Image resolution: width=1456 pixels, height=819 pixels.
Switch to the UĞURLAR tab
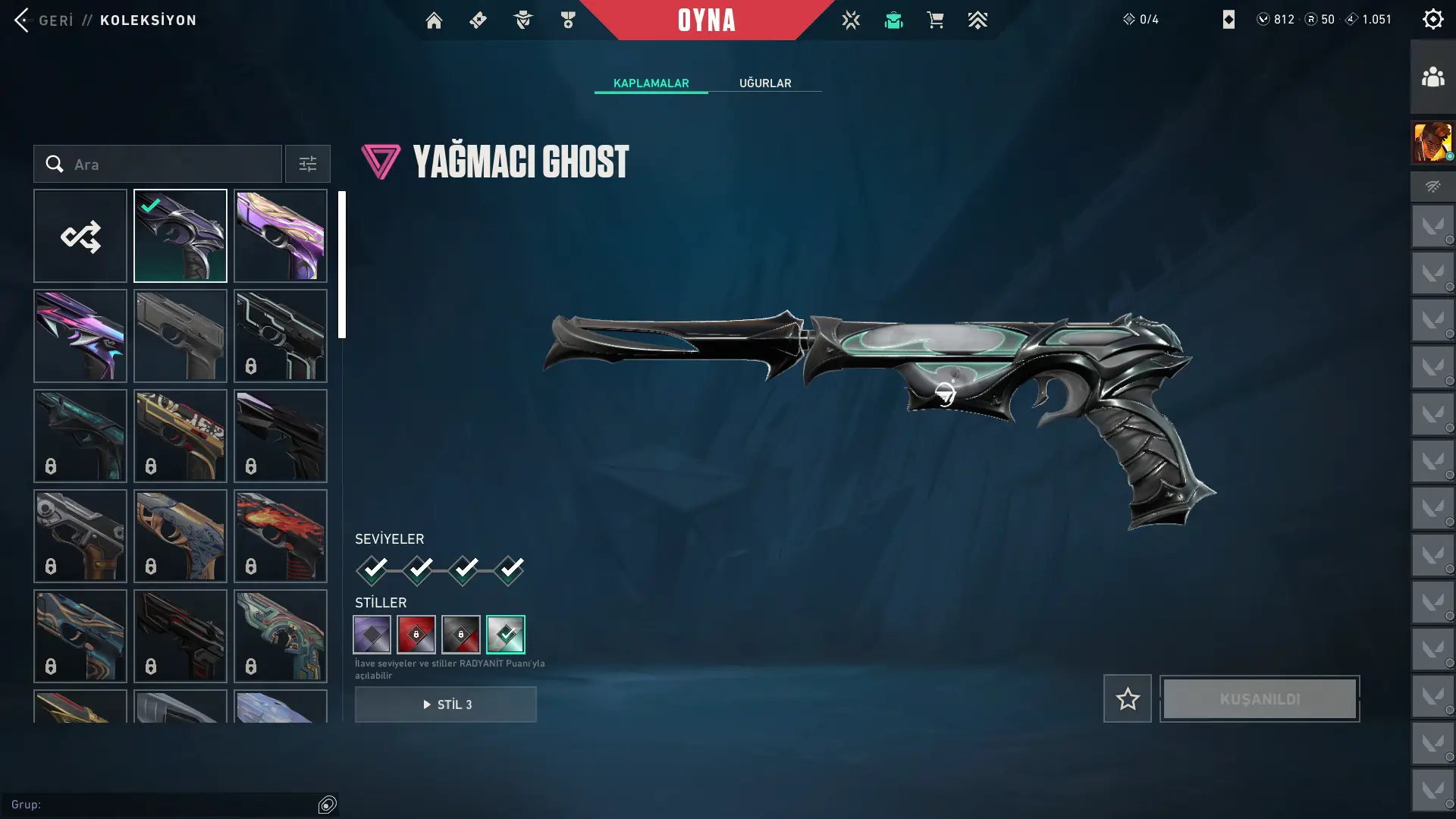point(764,83)
